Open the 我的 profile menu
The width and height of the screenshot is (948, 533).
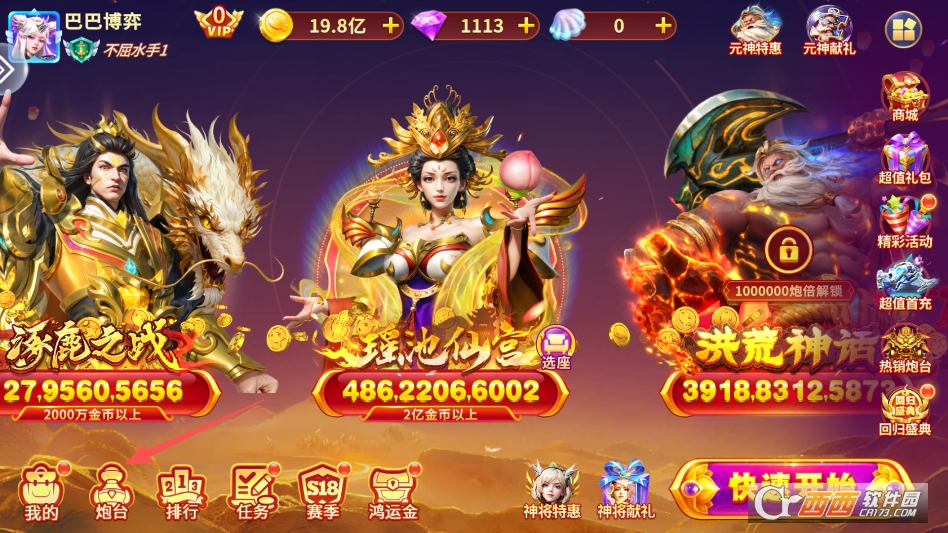[41, 492]
